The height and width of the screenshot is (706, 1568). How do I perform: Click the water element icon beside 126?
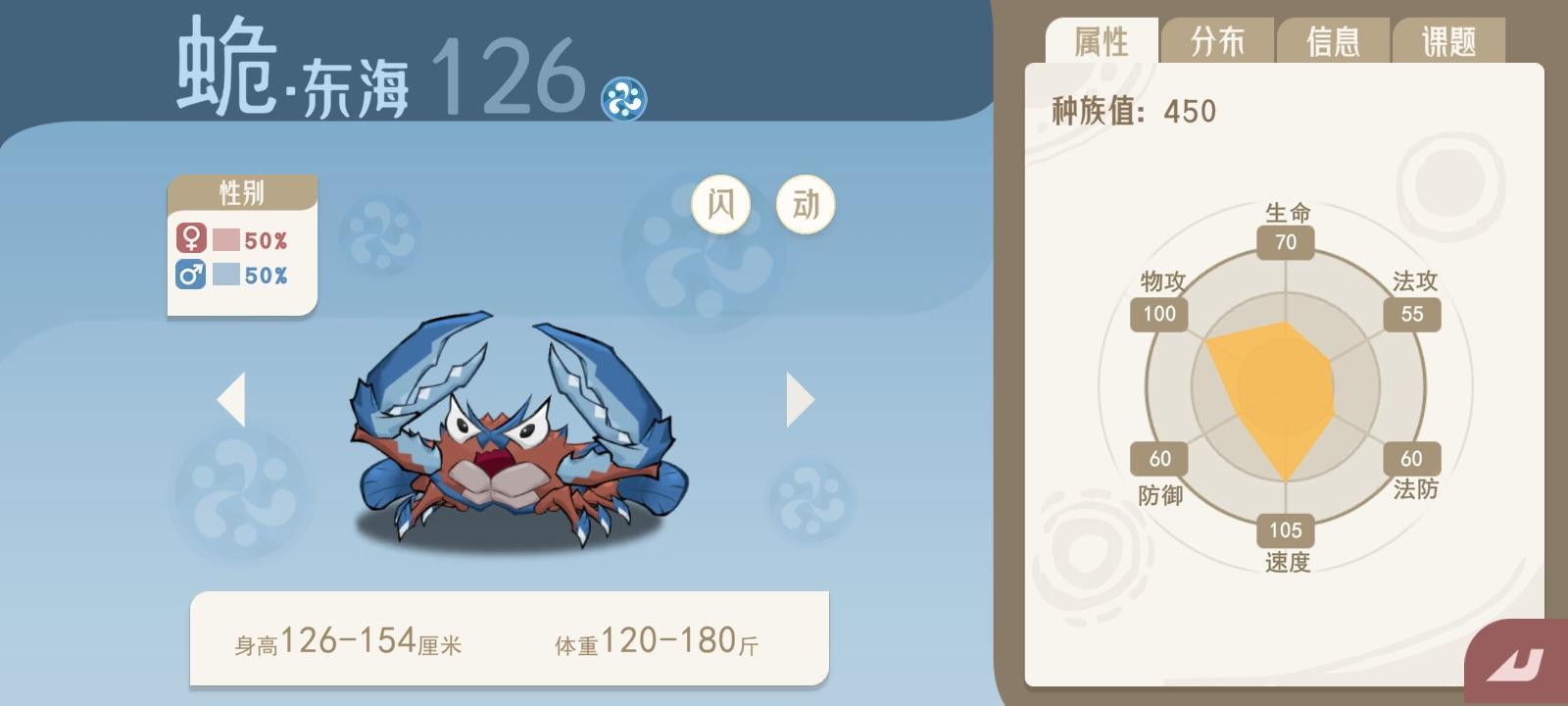click(624, 98)
